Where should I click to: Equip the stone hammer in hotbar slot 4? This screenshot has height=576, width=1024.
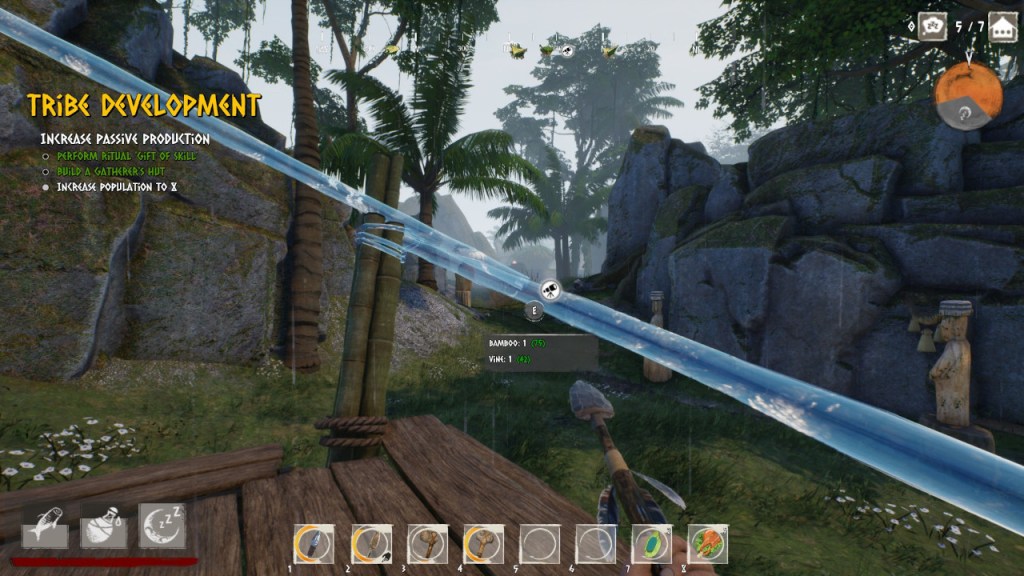coord(483,544)
